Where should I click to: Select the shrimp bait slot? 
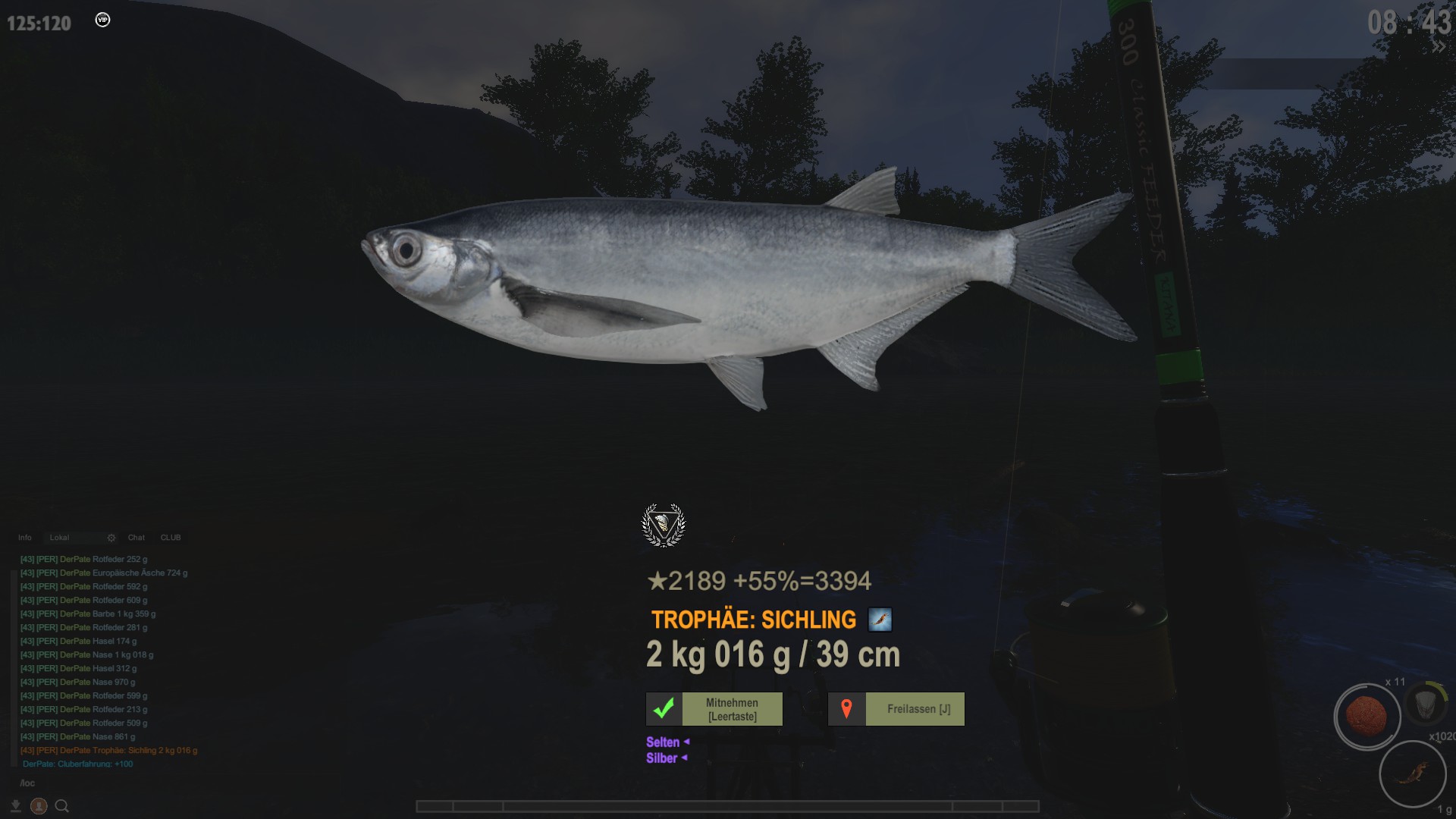[1412, 774]
